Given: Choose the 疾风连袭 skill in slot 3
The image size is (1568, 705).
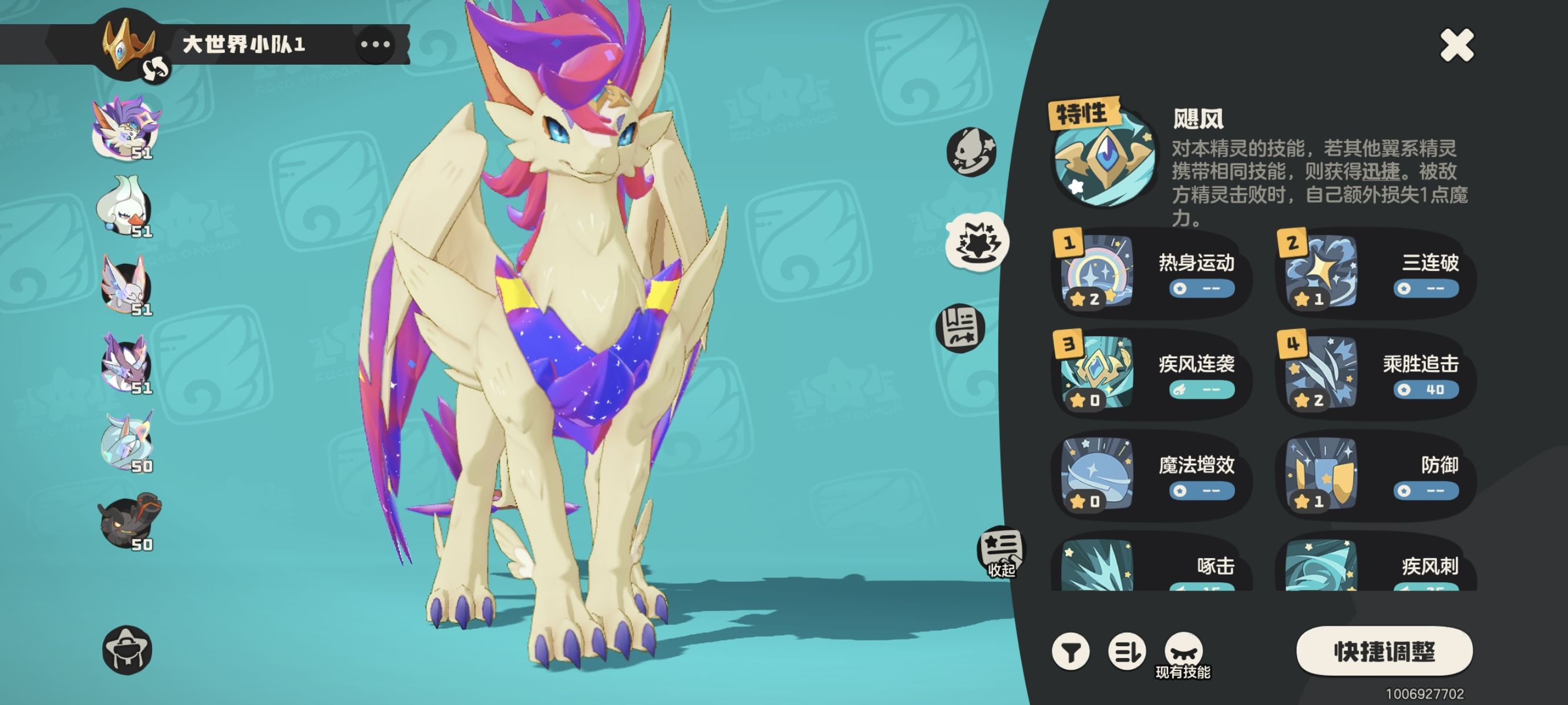Looking at the screenshot, I should [1150, 374].
